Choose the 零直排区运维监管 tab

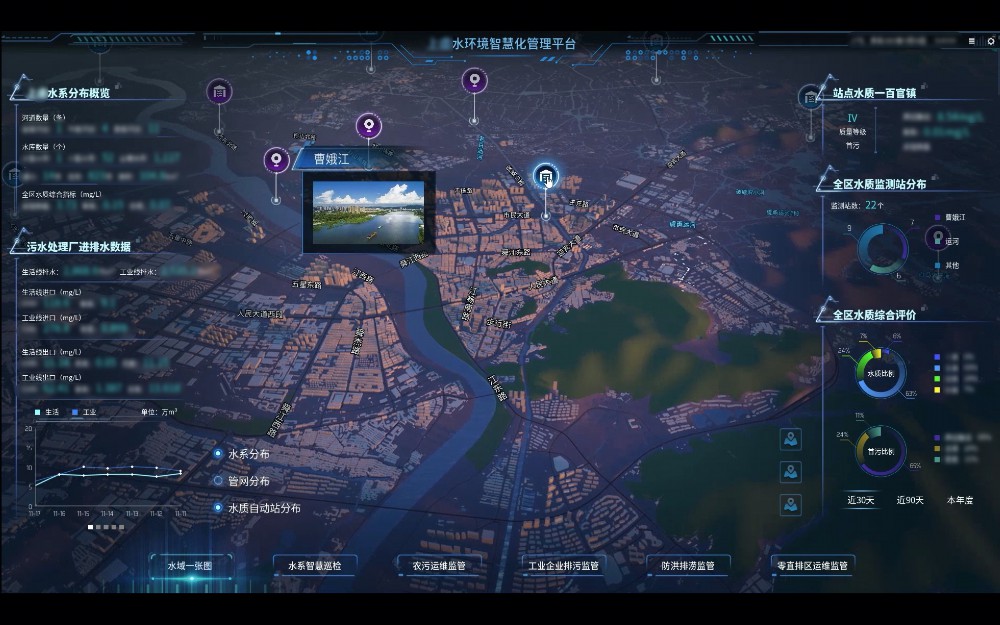(812, 566)
